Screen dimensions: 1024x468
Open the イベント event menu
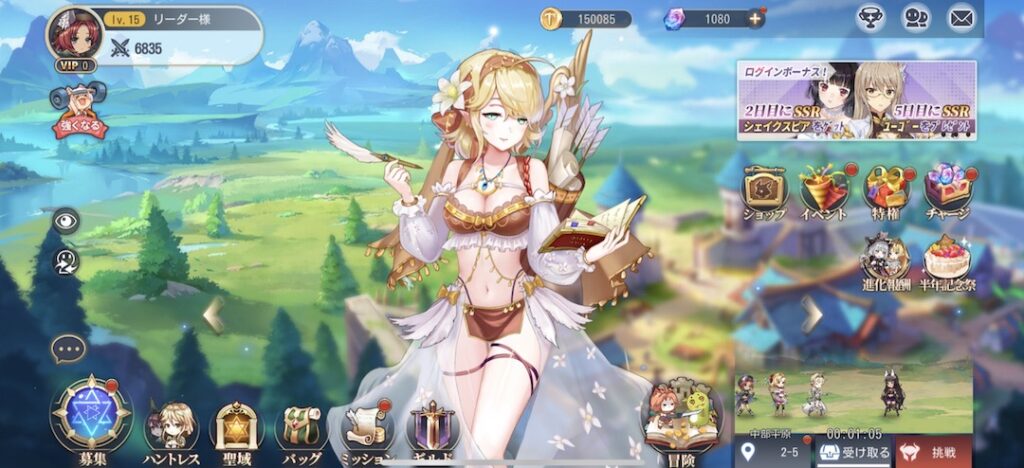[824, 191]
